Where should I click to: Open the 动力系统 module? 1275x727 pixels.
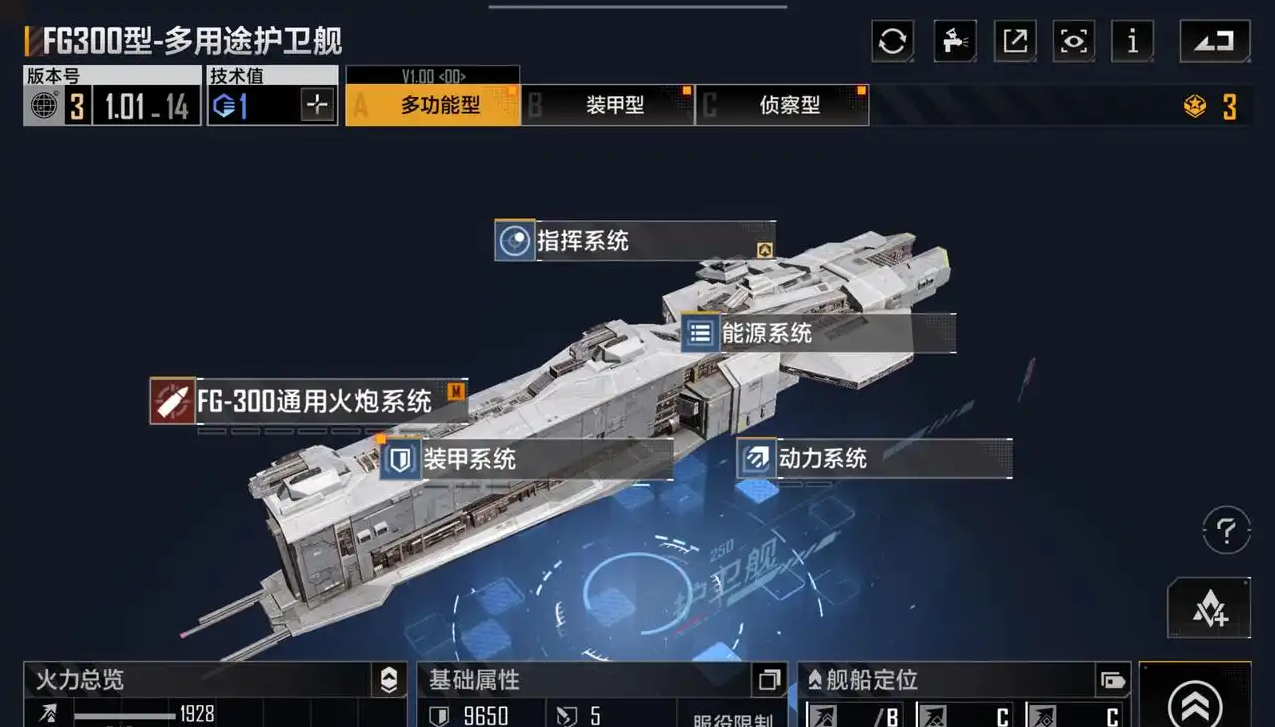(873, 459)
